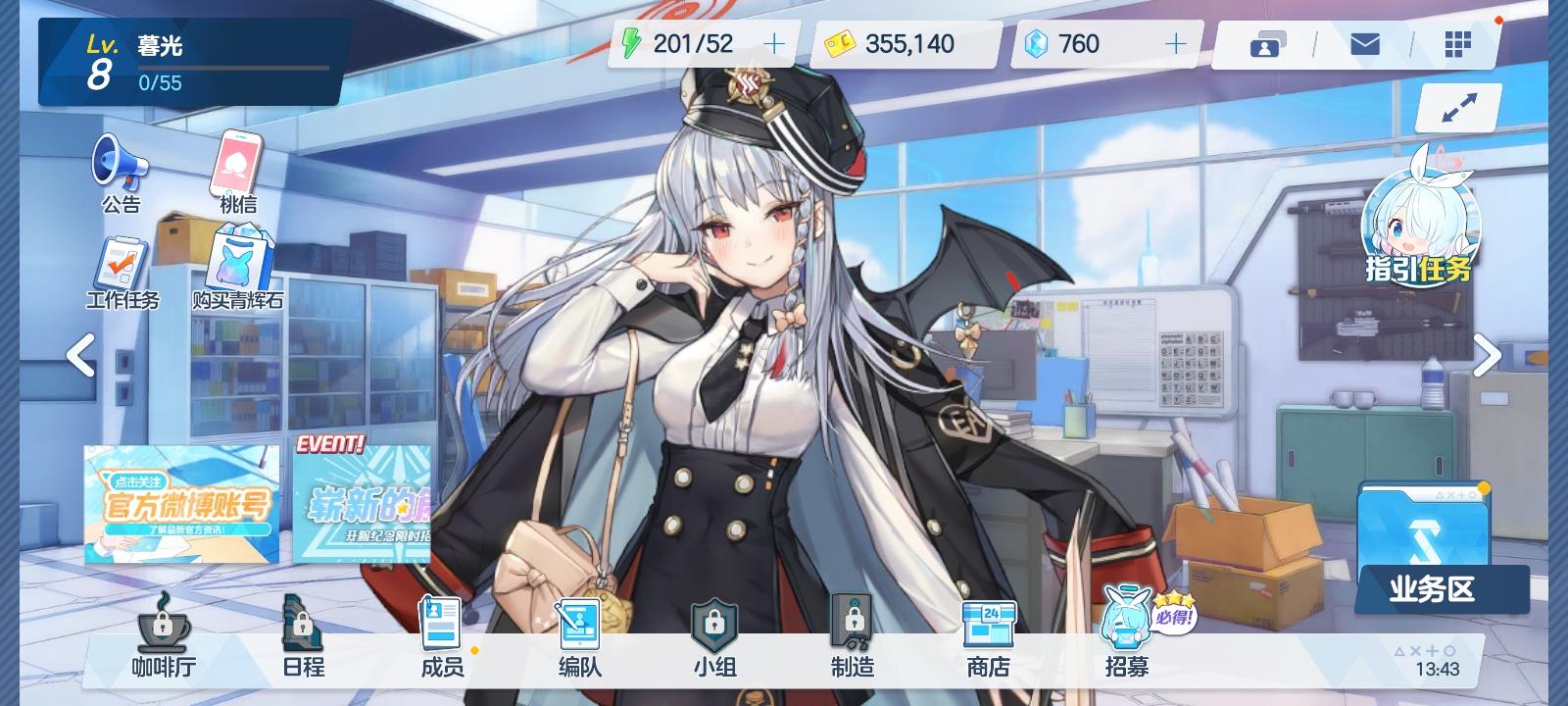
Task: Open the mailbox envelope icon
Action: click(x=1365, y=43)
